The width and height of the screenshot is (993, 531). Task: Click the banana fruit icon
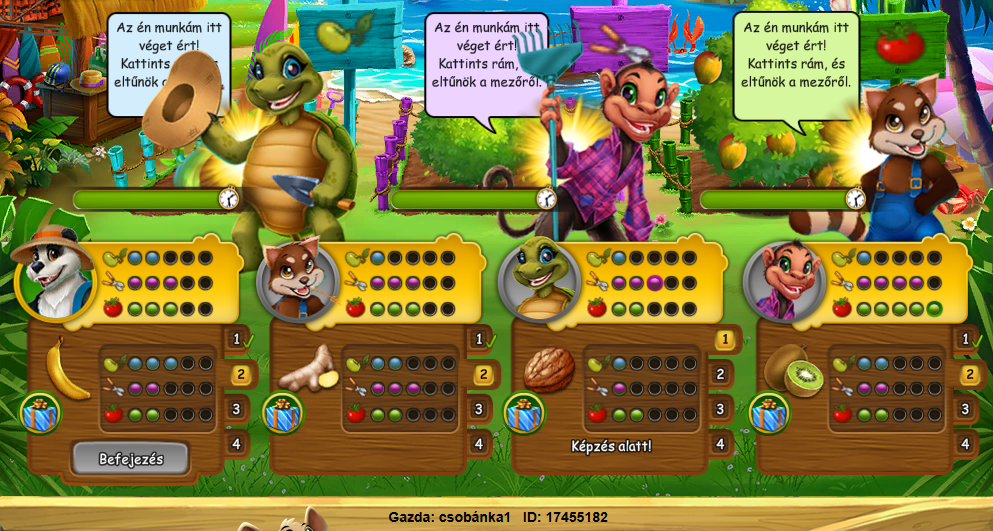click(68, 367)
